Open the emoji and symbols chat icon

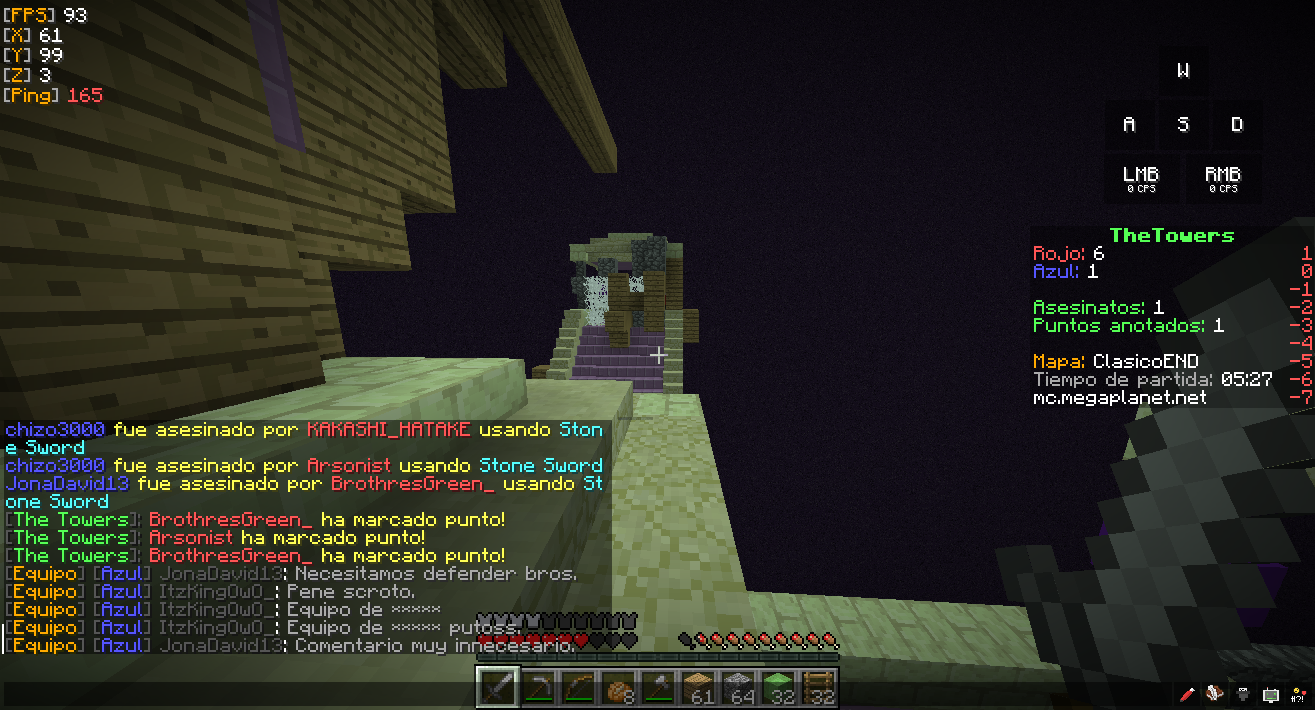pyautogui.click(x=1296, y=694)
